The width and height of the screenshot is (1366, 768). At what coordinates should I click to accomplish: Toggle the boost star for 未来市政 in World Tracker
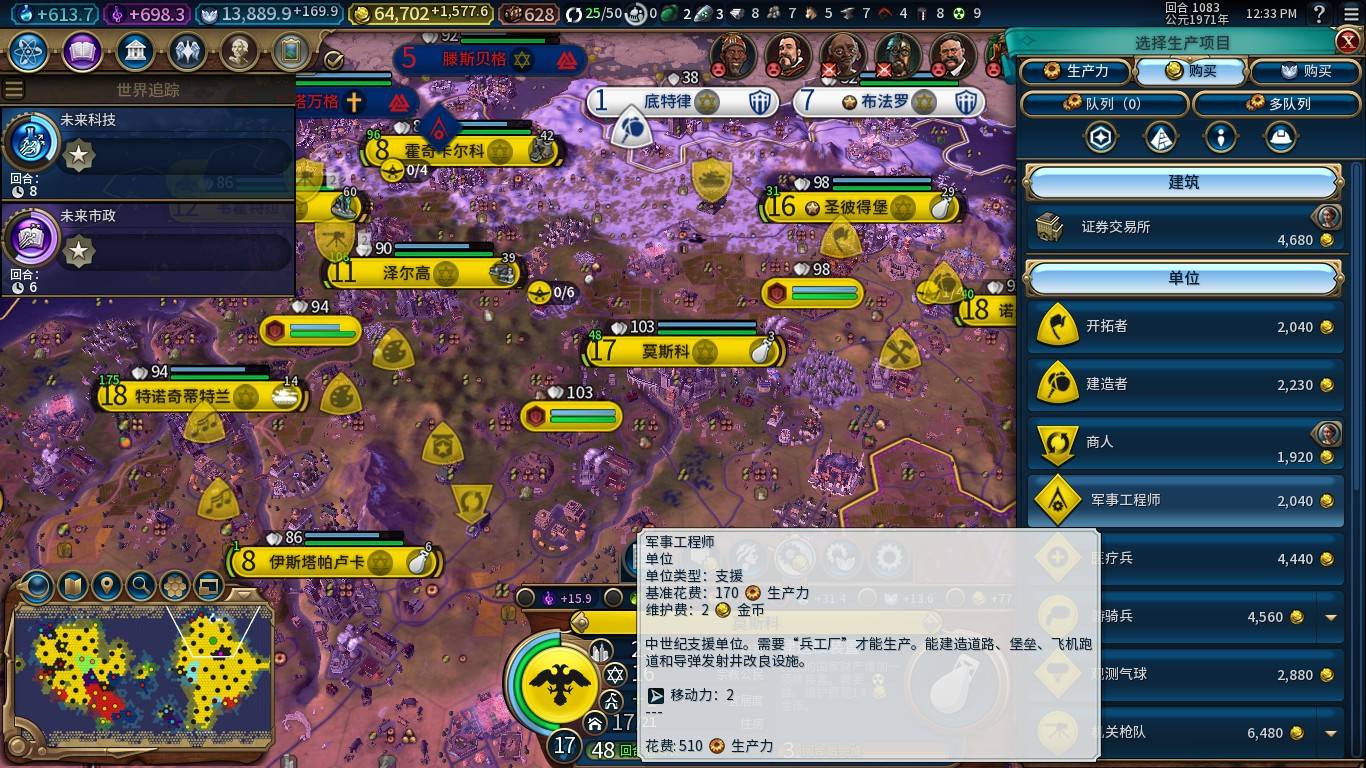(78, 252)
